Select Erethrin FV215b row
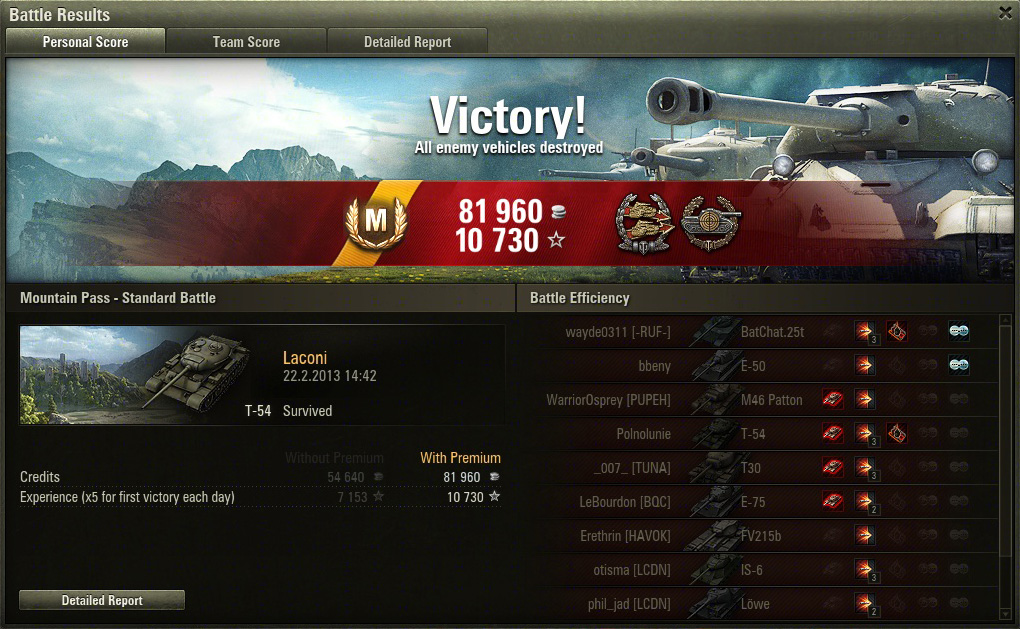This screenshot has width=1020, height=629. coord(760,536)
